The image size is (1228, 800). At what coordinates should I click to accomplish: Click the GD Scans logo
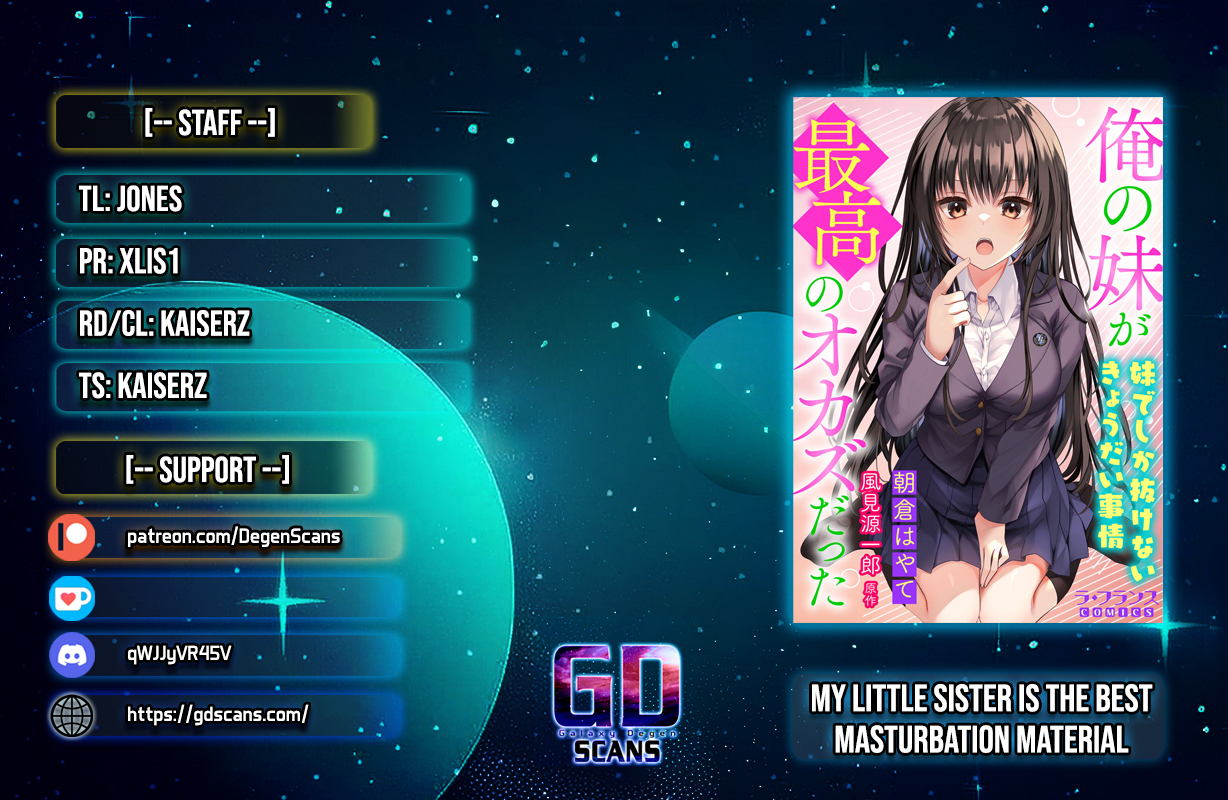(x=617, y=702)
